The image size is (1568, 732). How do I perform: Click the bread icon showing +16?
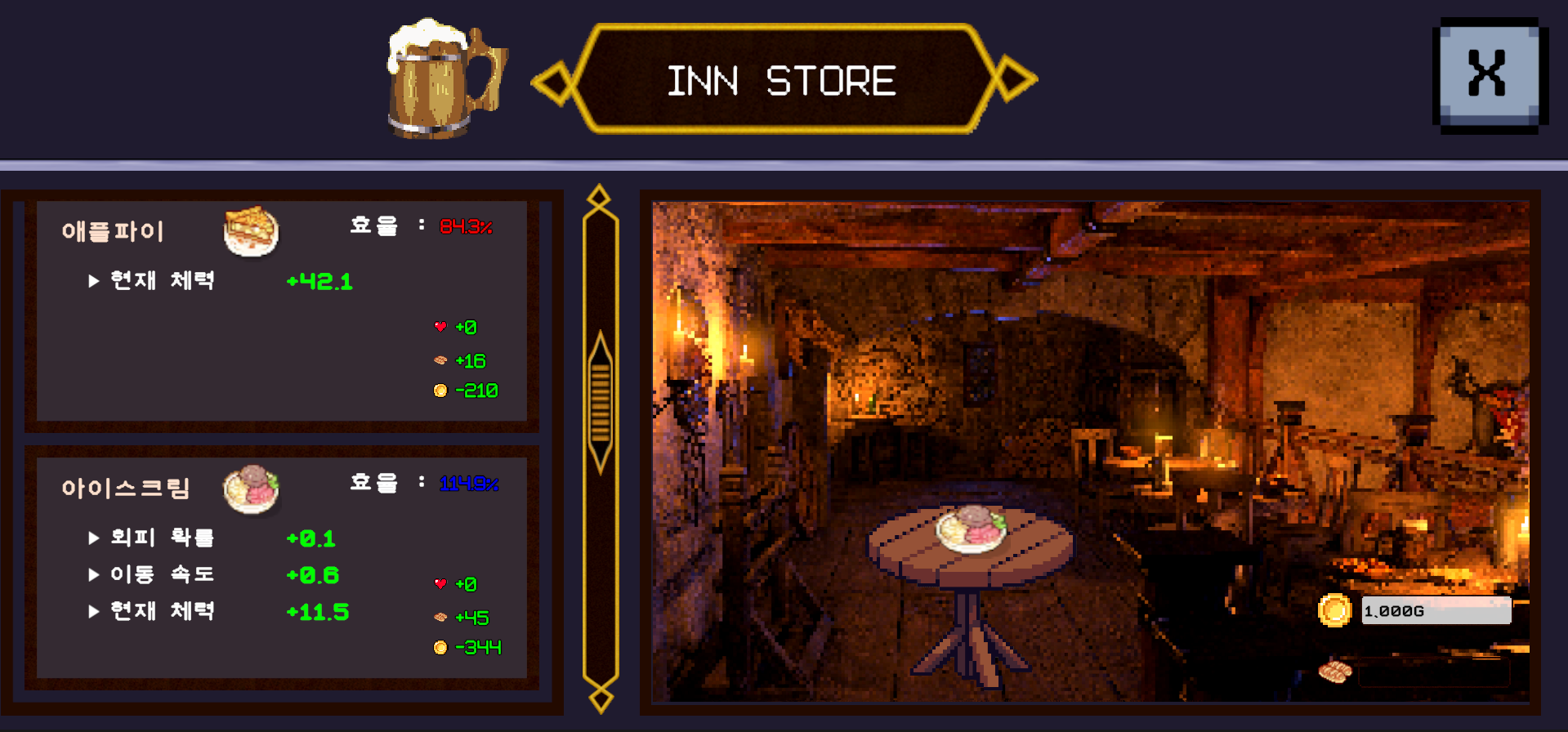coord(440,359)
